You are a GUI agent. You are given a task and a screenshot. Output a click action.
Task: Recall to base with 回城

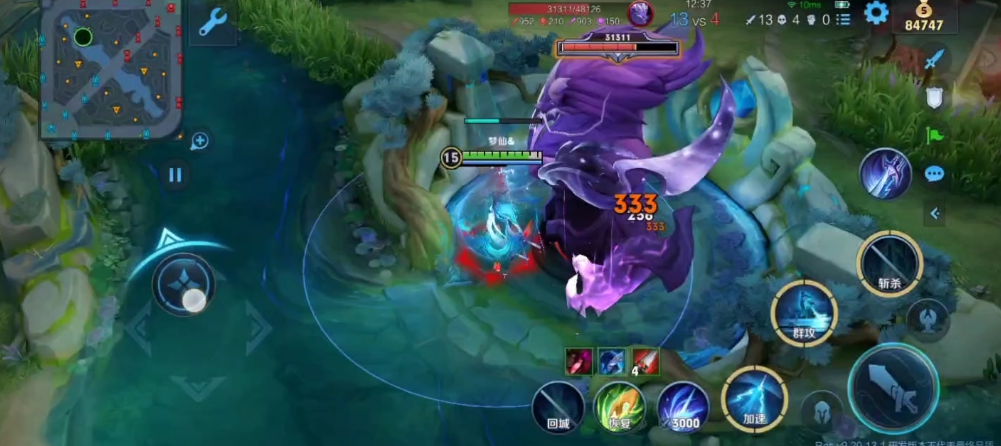[558, 408]
